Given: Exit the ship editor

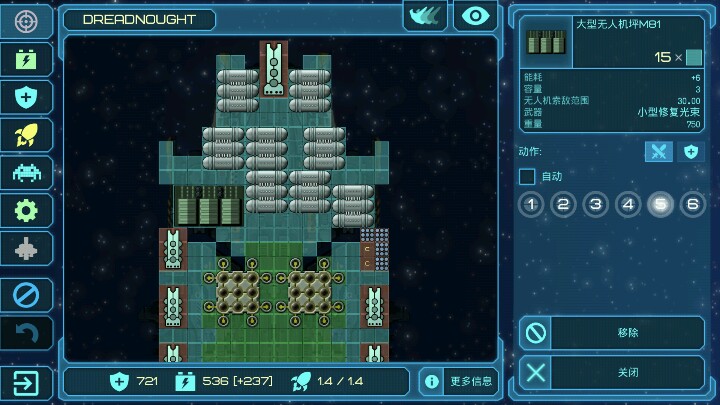Looking at the screenshot, I should tap(26, 382).
